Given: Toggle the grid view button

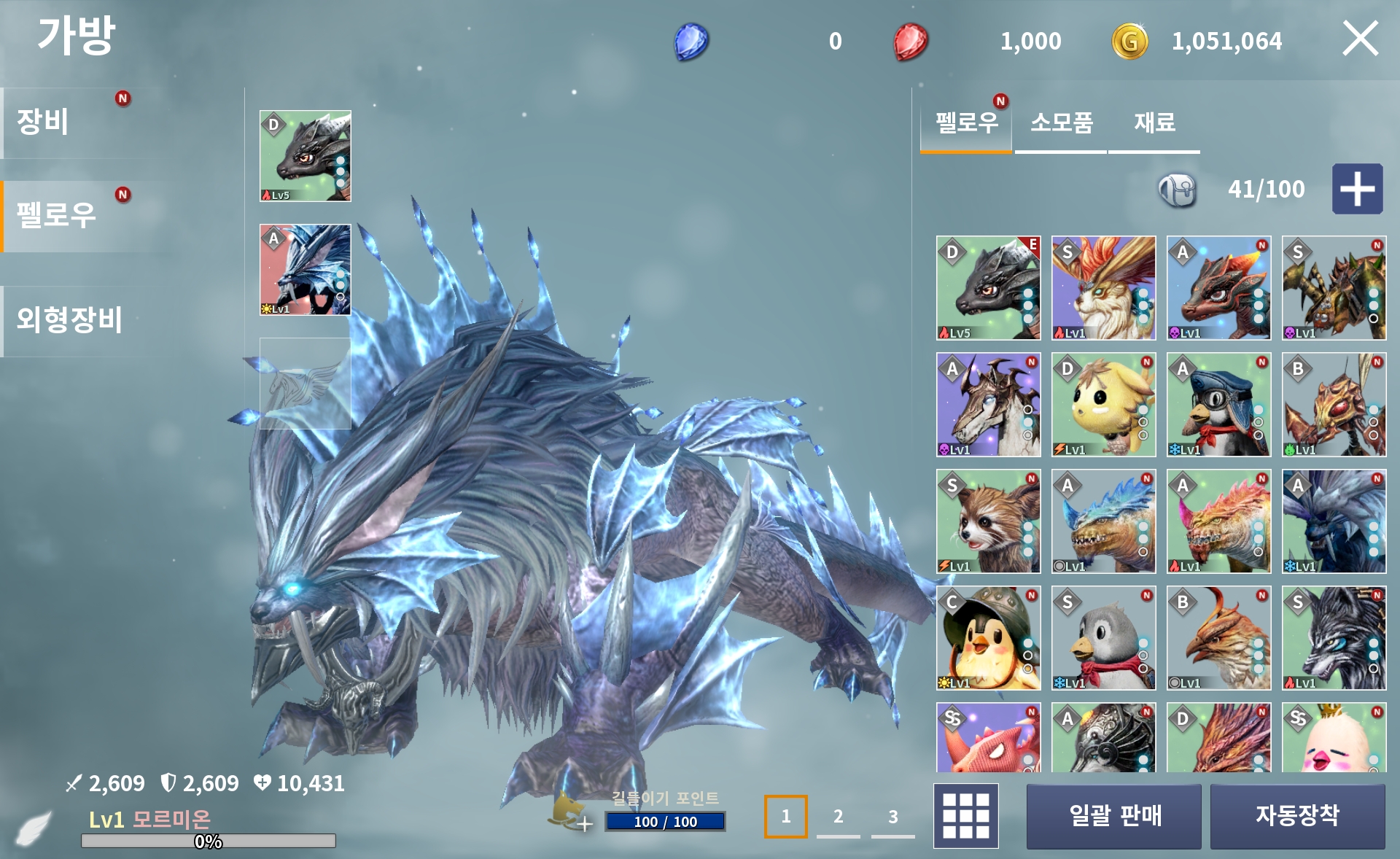Looking at the screenshot, I should tap(966, 816).
